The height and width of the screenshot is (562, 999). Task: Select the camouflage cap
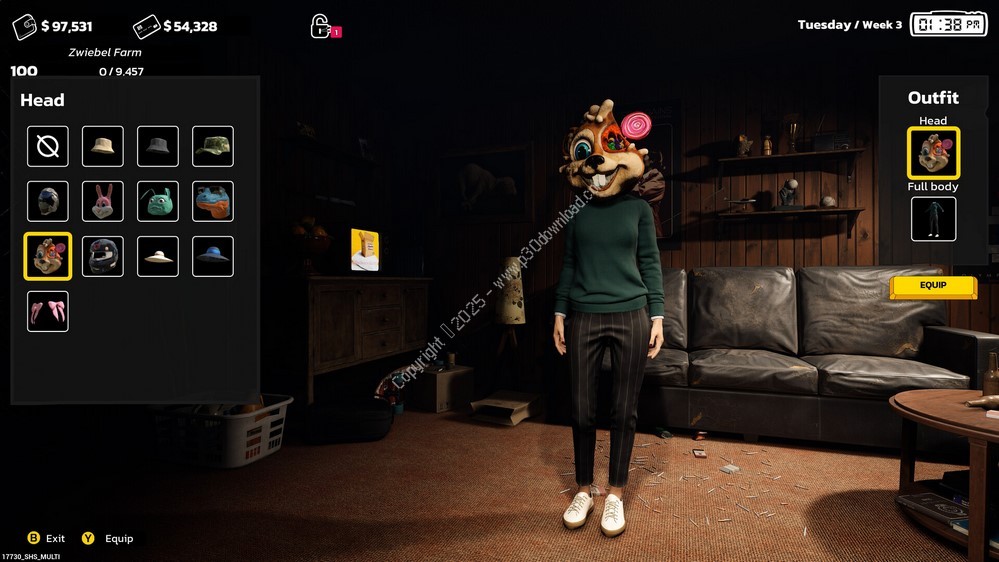click(x=213, y=146)
